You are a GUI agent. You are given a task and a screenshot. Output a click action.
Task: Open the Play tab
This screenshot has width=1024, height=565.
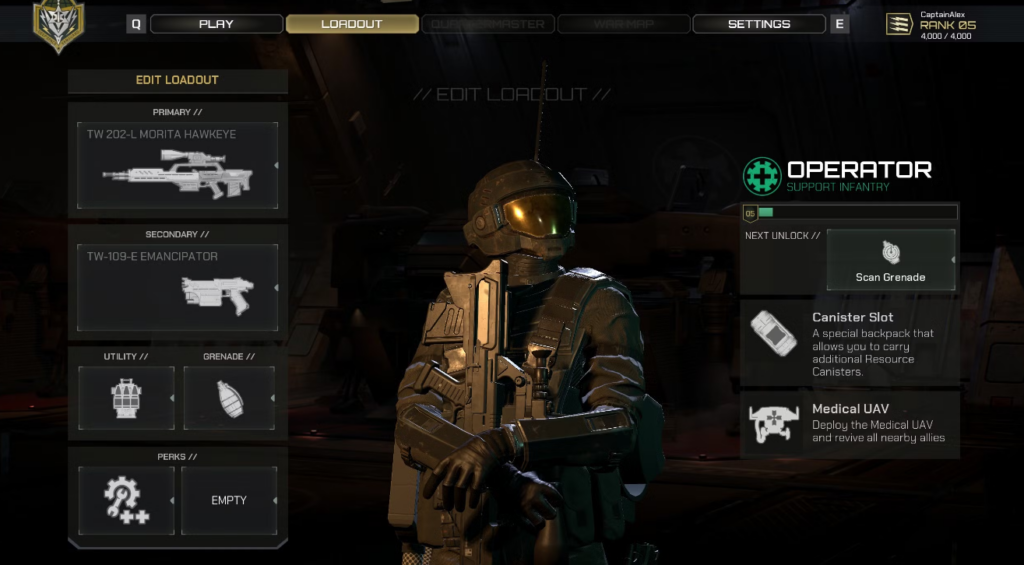pos(215,24)
